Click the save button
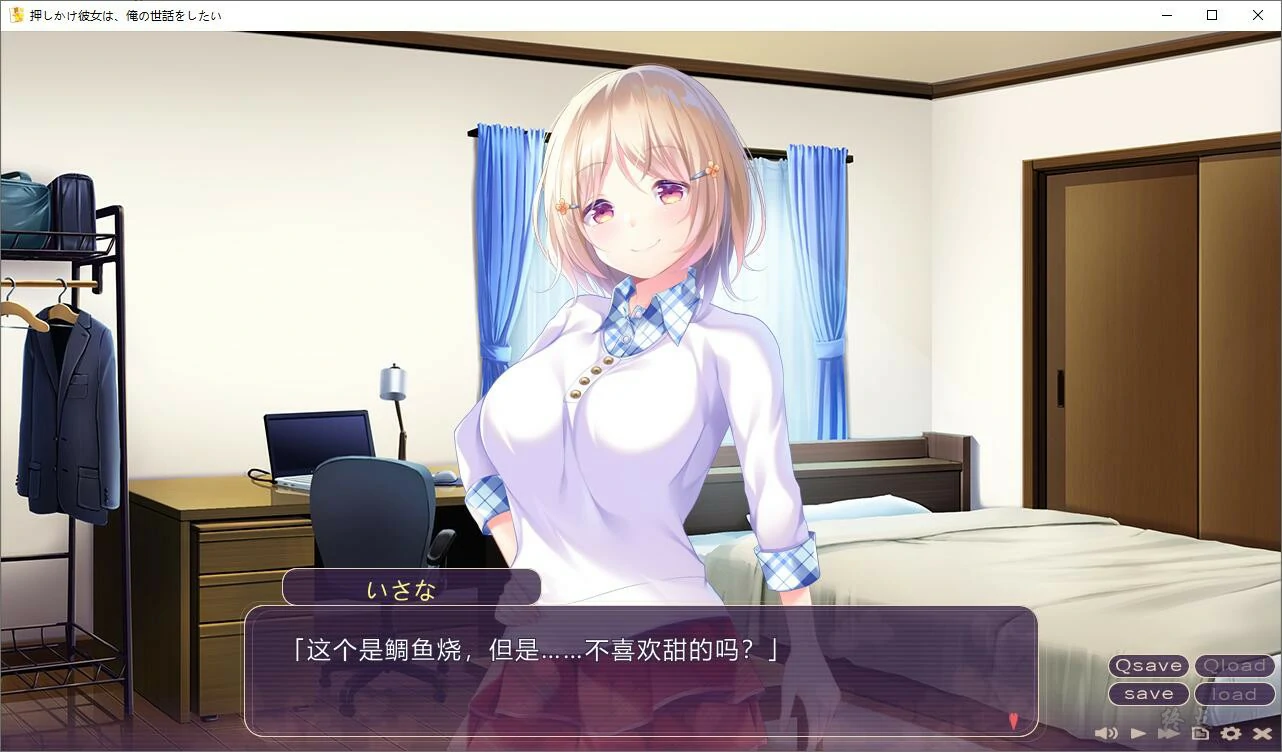This screenshot has height=752, width=1282. (1148, 693)
